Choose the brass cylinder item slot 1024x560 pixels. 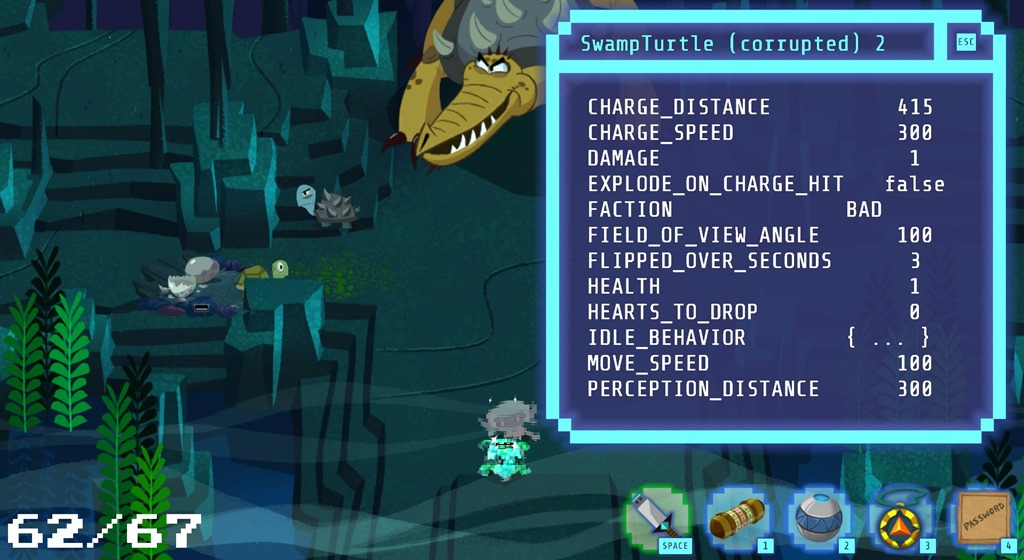[737, 520]
